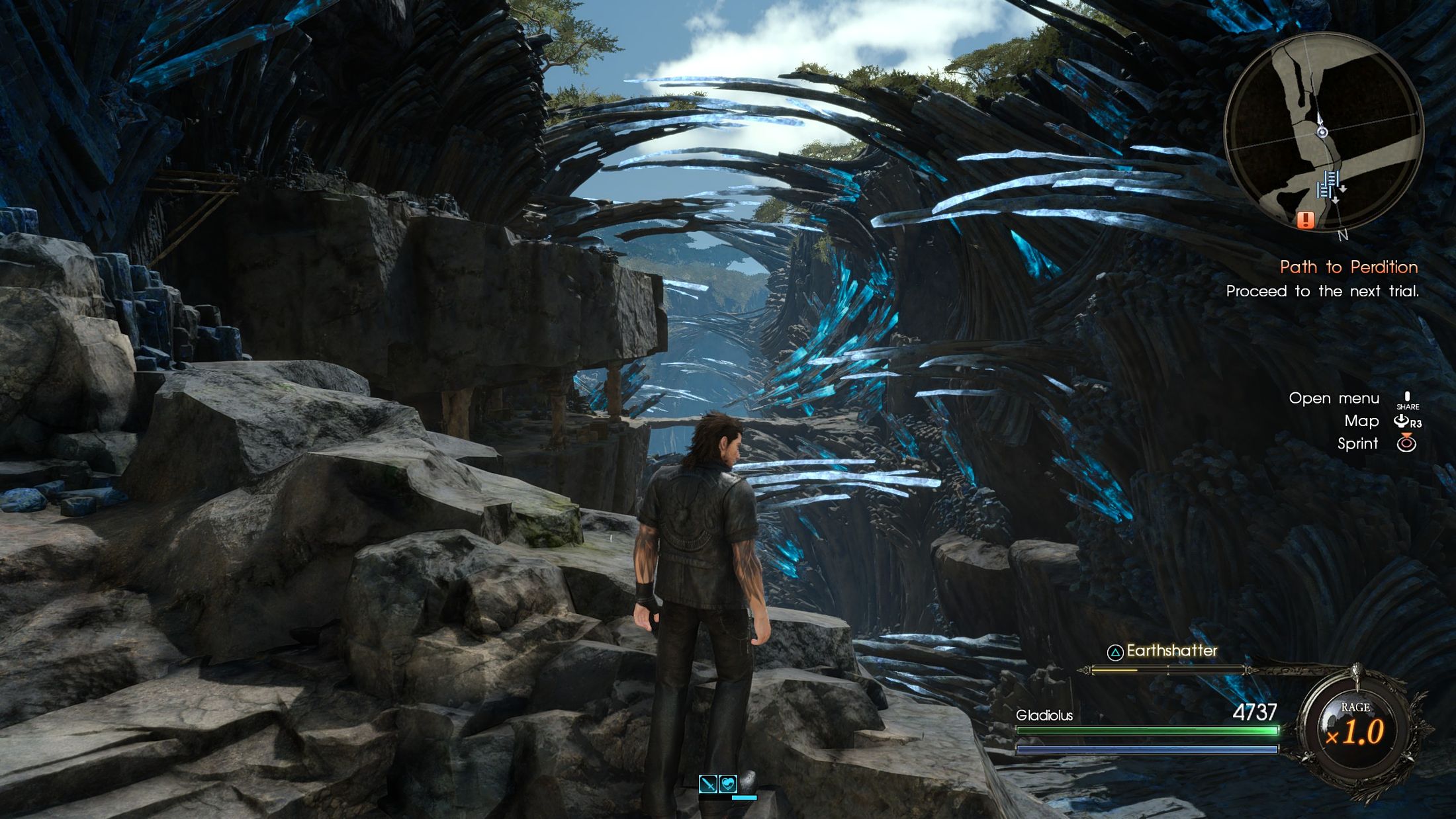Click the orange exclamation quest marker on minimap

[x=1305, y=219]
